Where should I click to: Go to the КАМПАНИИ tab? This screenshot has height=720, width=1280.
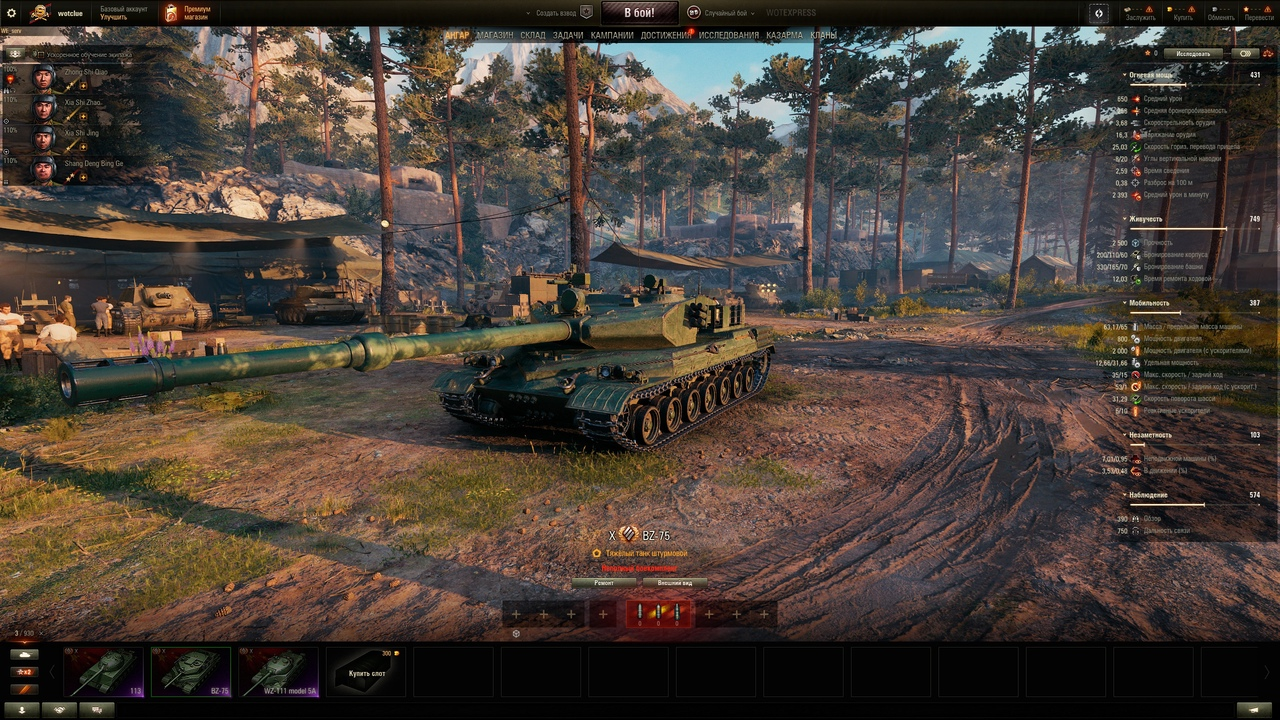click(x=612, y=35)
